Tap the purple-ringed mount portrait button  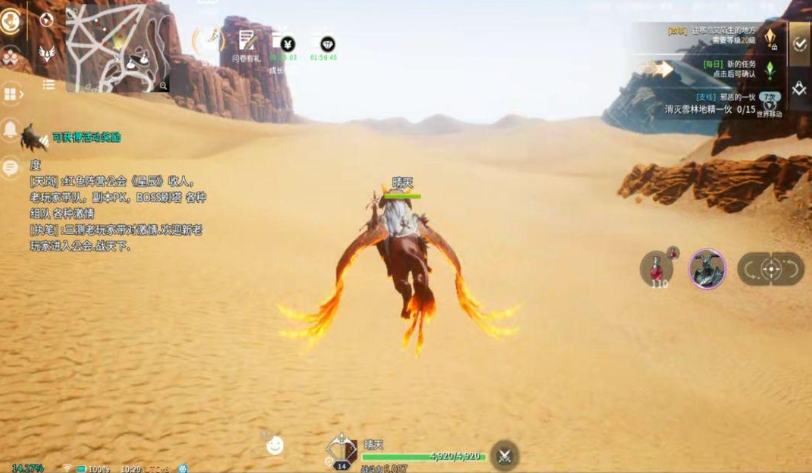pyautogui.click(x=708, y=268)
